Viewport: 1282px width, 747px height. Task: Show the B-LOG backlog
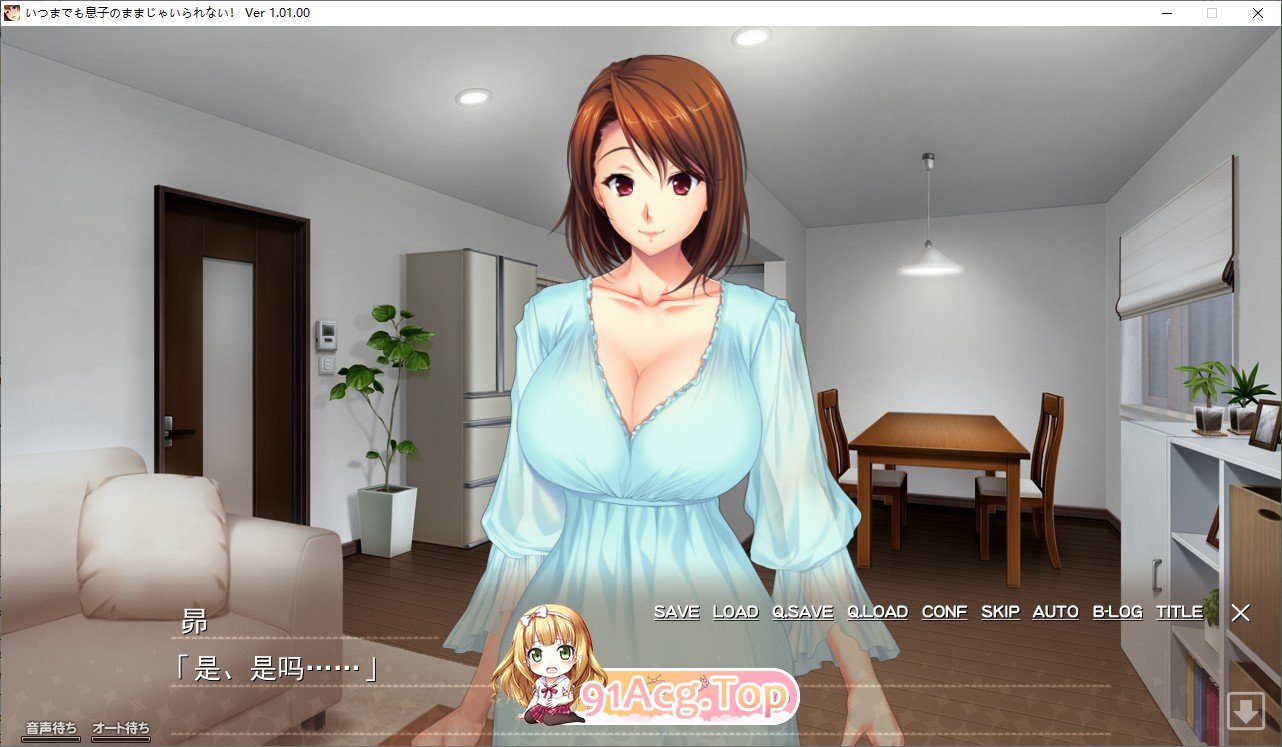[1117, 612]
